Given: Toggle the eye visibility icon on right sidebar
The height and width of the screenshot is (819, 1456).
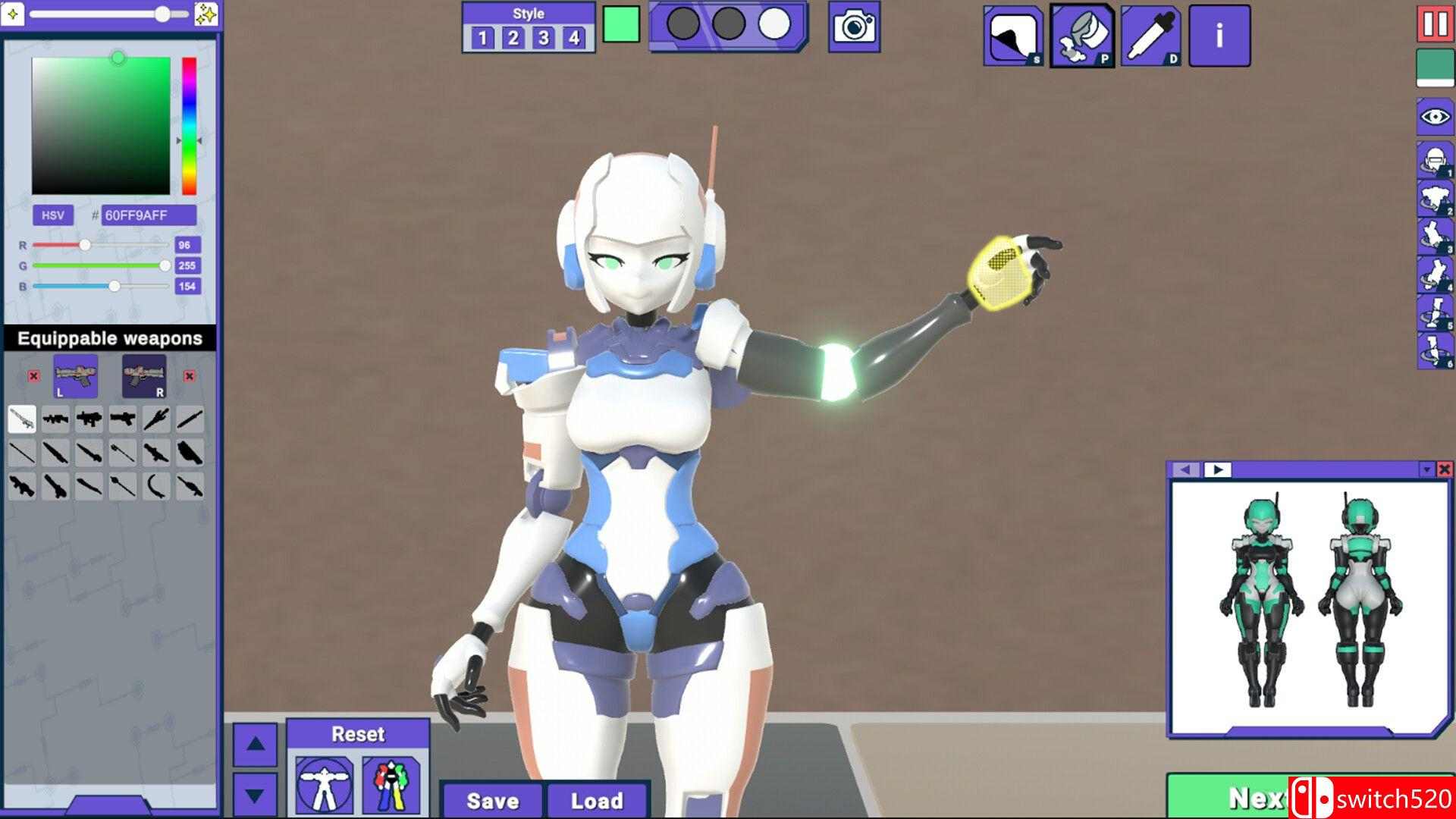Looking at the screenshot, I should pos(1435,116).
